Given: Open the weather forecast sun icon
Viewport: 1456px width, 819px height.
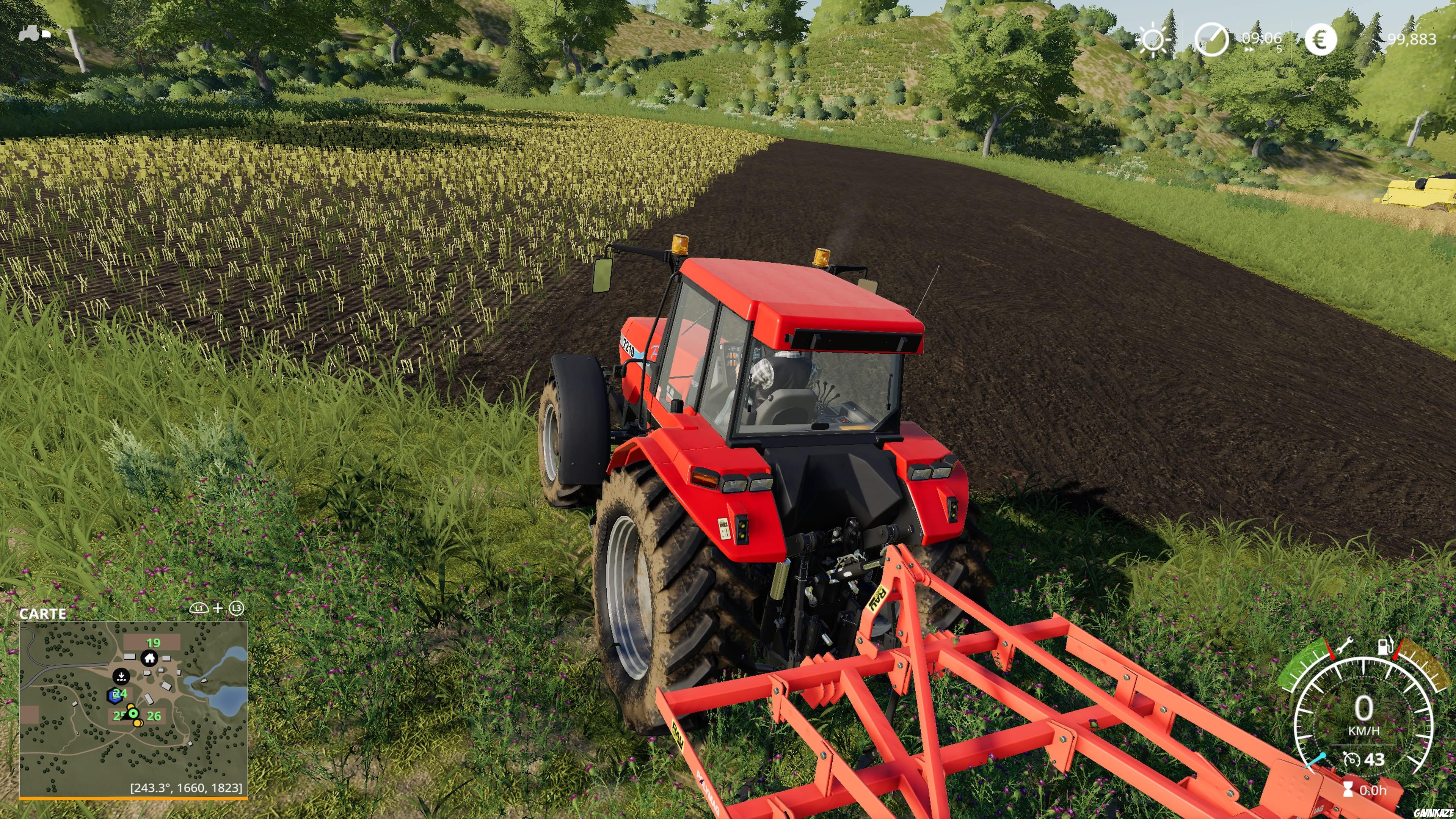Looking at the screenshot, I should point(1153,40).
